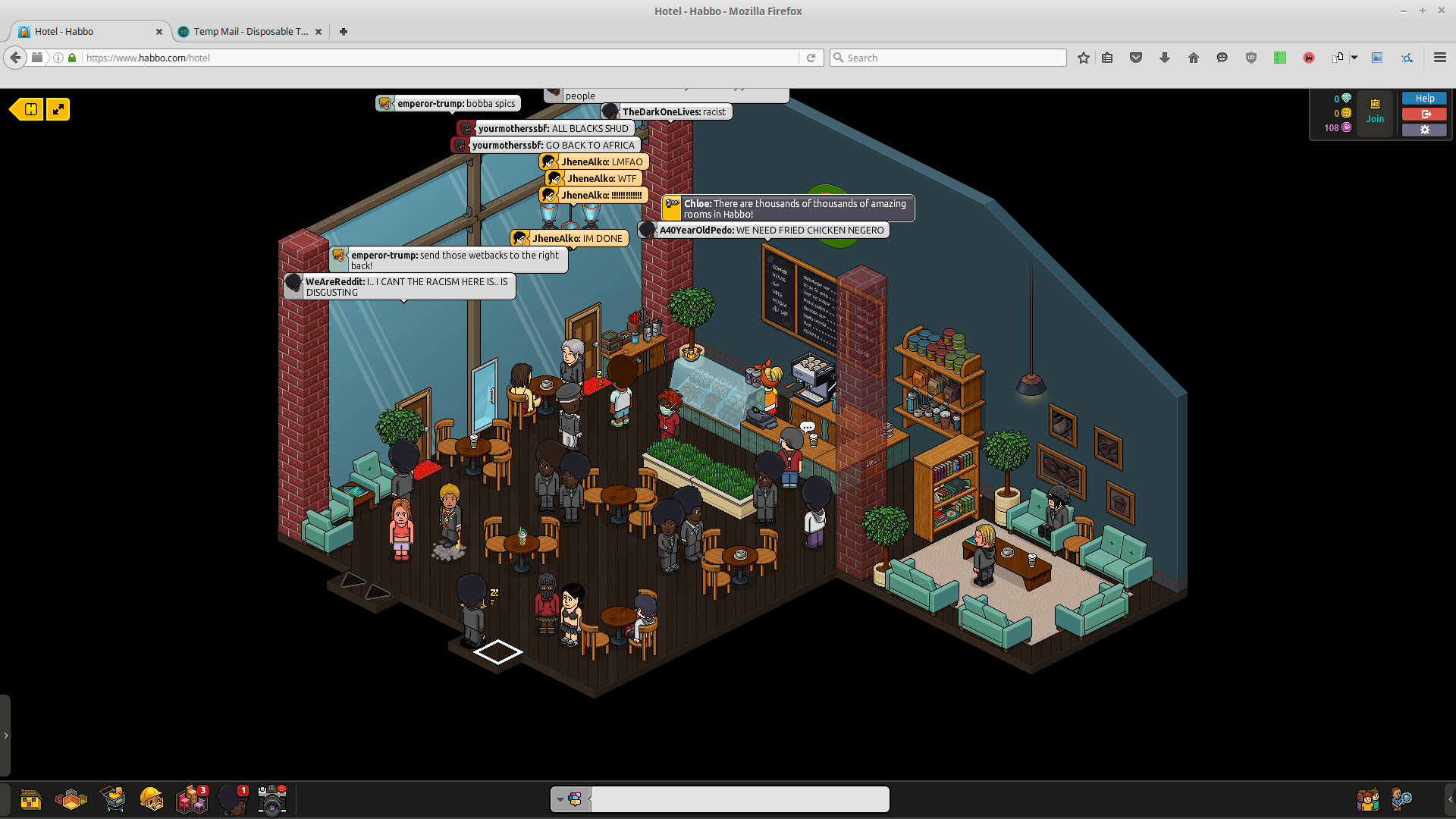The width and height of the screenshot is (1456, 819).
Task: Open settings with the gear button
Action: click(1424, 130)
